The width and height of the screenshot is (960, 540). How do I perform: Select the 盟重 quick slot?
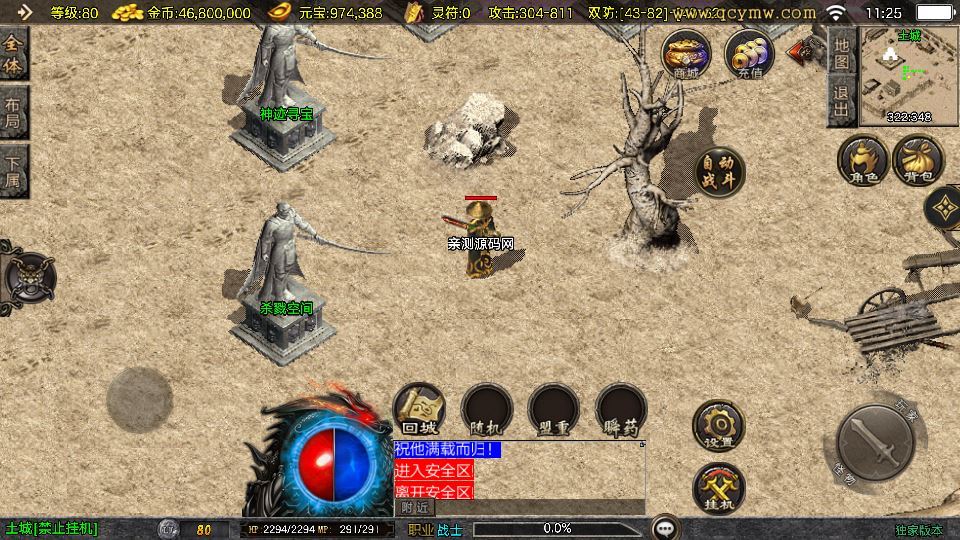[x=554, y=409]
